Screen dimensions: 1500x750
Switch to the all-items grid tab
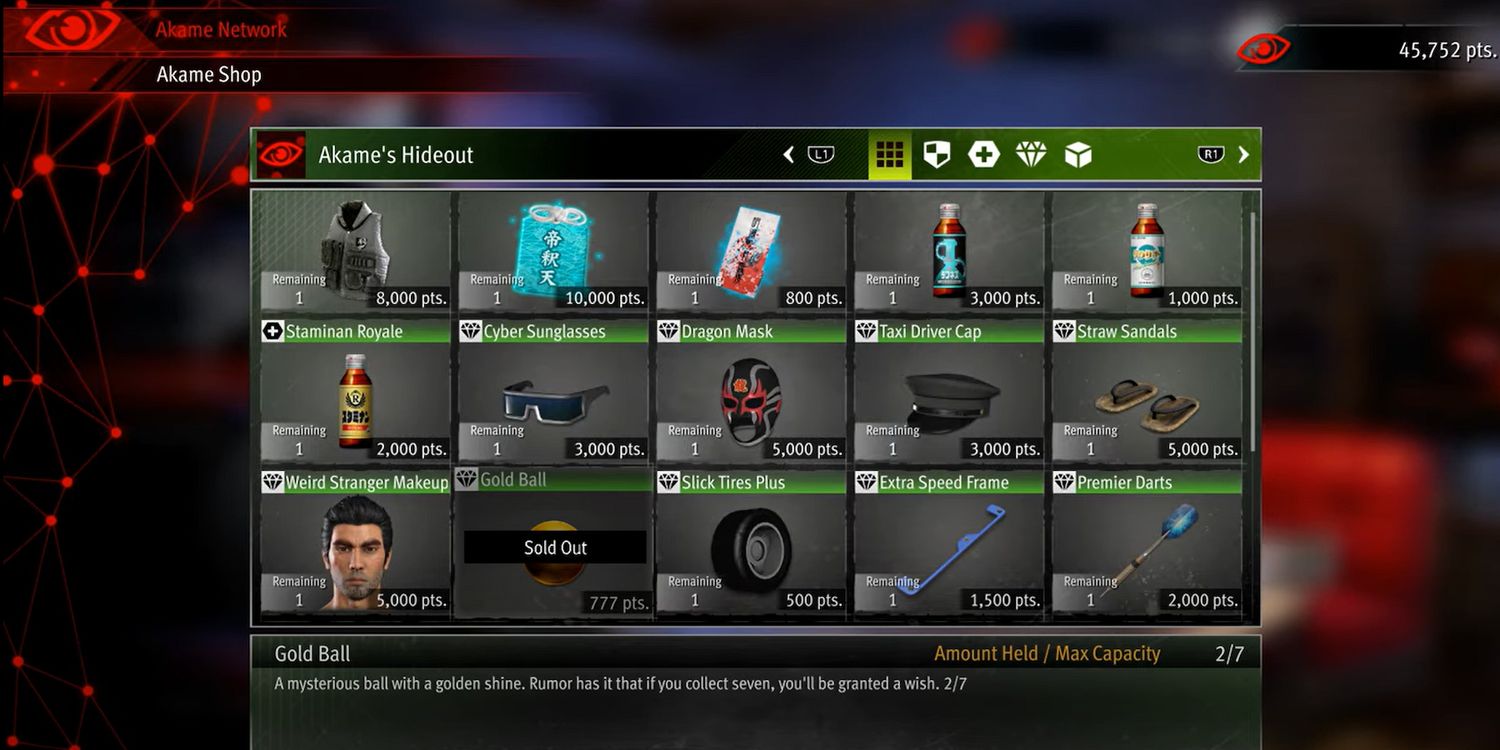[889, 155]
